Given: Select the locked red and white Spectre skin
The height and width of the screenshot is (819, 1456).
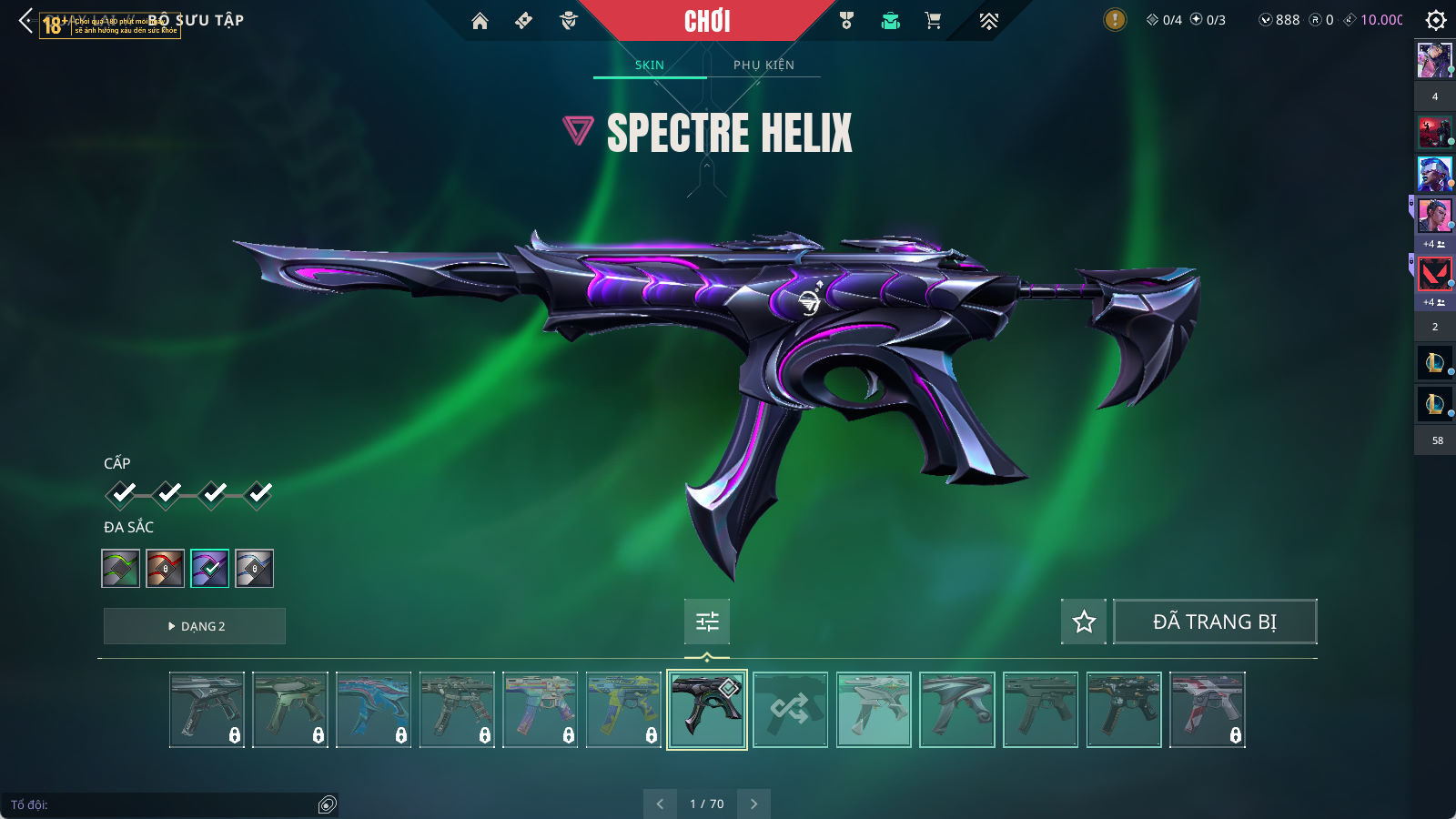Looking at the screenshot, I should tap(1207, 710).
